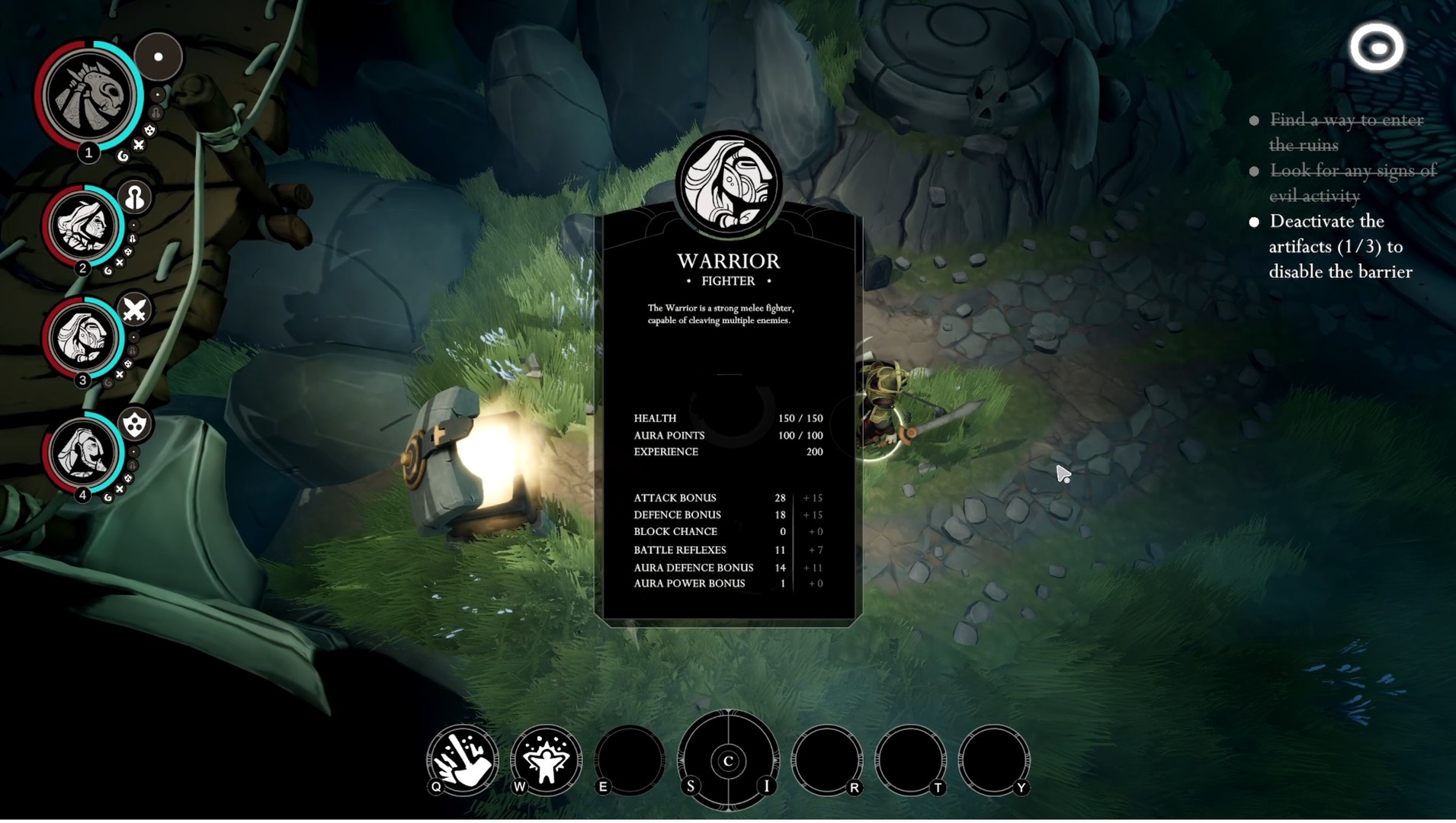The height and width of the screenshot is (823, 1456).
Task: Click the Warrior class emblem above the panel
Action: (729, 183)
